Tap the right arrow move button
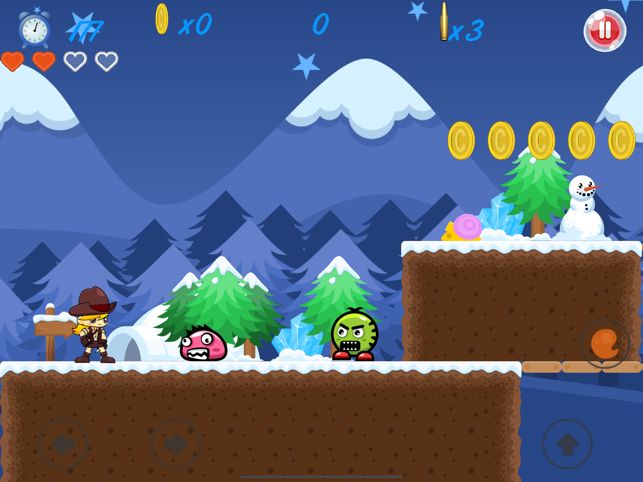 [176, 443]
